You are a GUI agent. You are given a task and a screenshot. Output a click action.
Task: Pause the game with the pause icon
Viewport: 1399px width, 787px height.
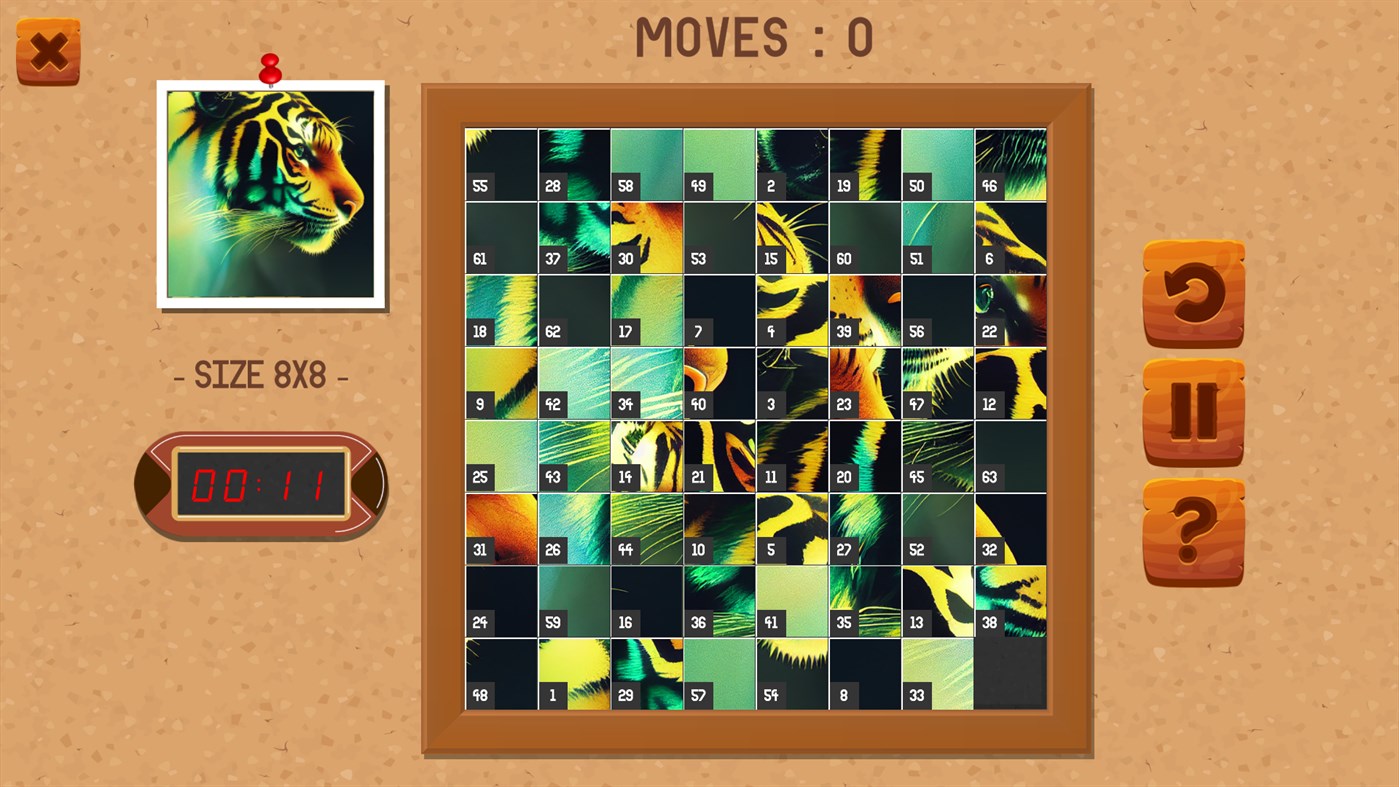point(1193,413)
